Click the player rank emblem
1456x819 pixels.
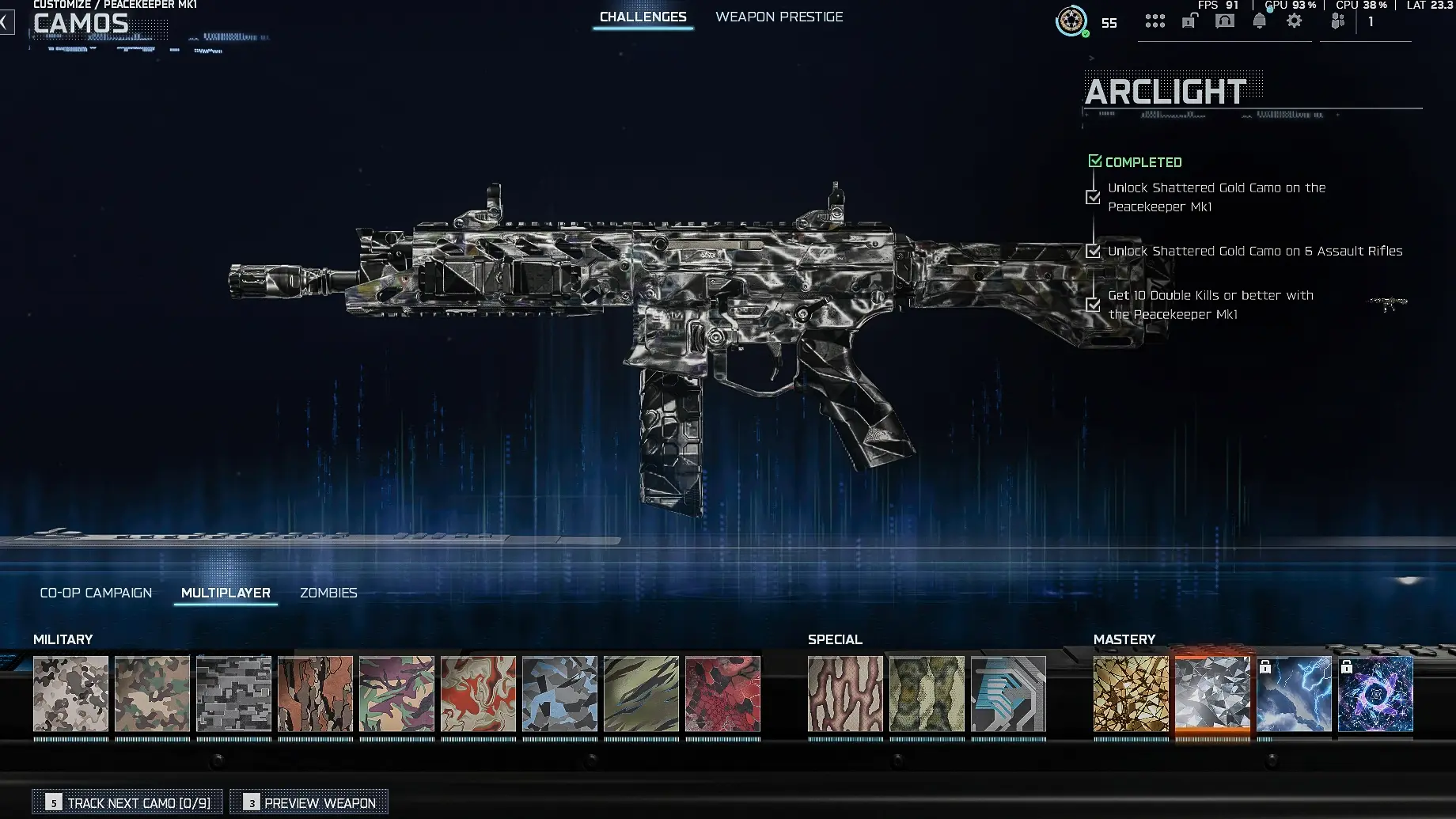(1073, 22)
